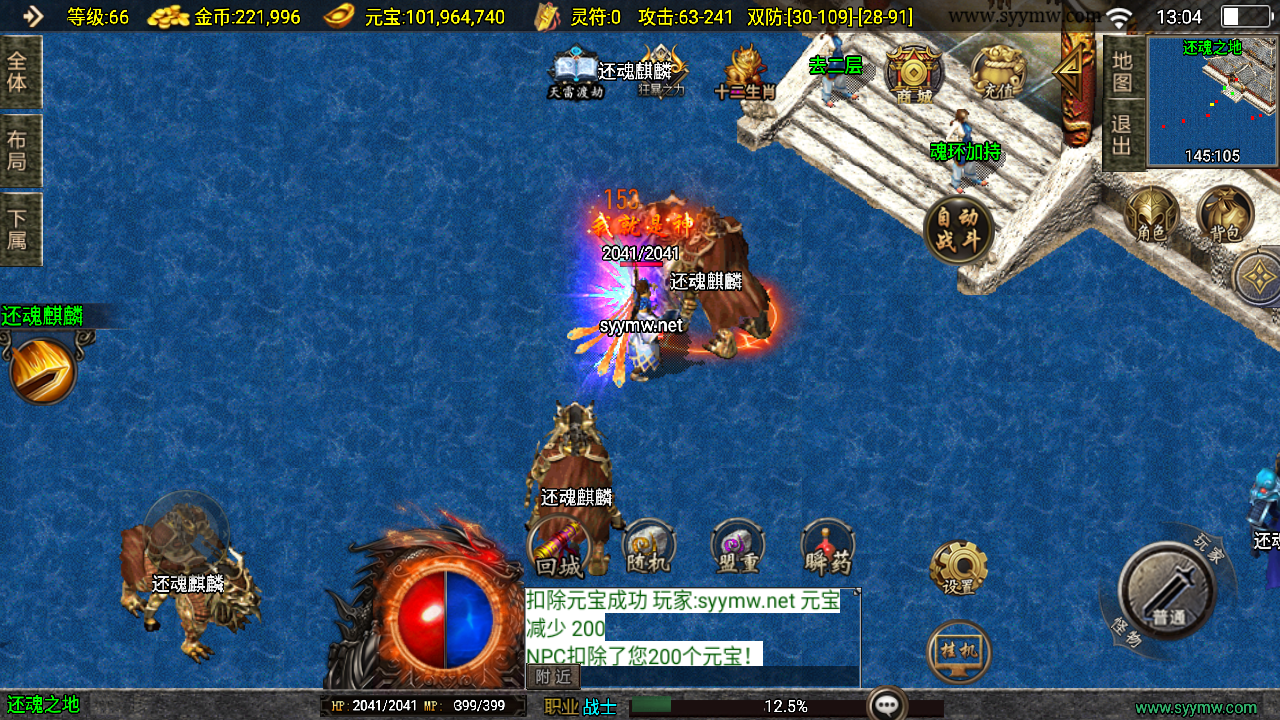The image size is (1280, 720).
Task: Open the 商城 shop
Action: [913, 74]
